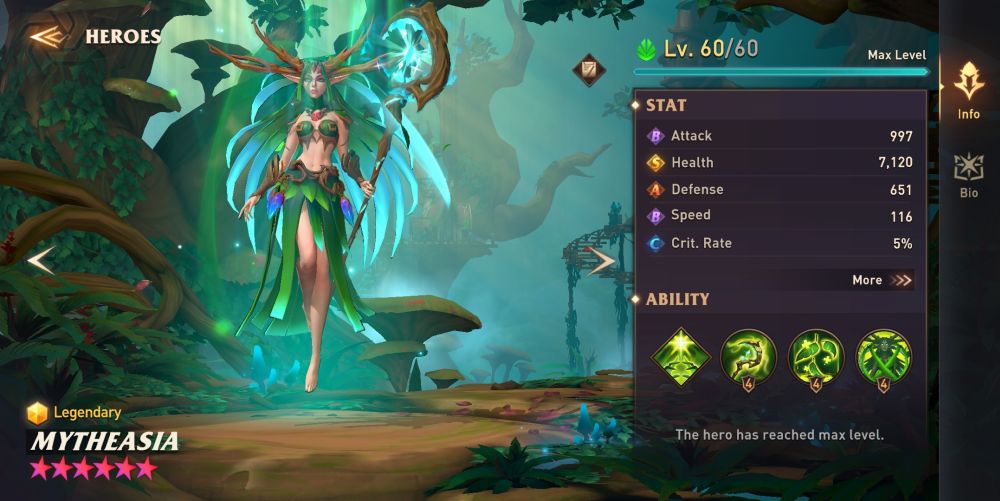Inspect the leafy swirl ability icon
The height and width of the screenshot is (501, 1000).
point(815,357)
